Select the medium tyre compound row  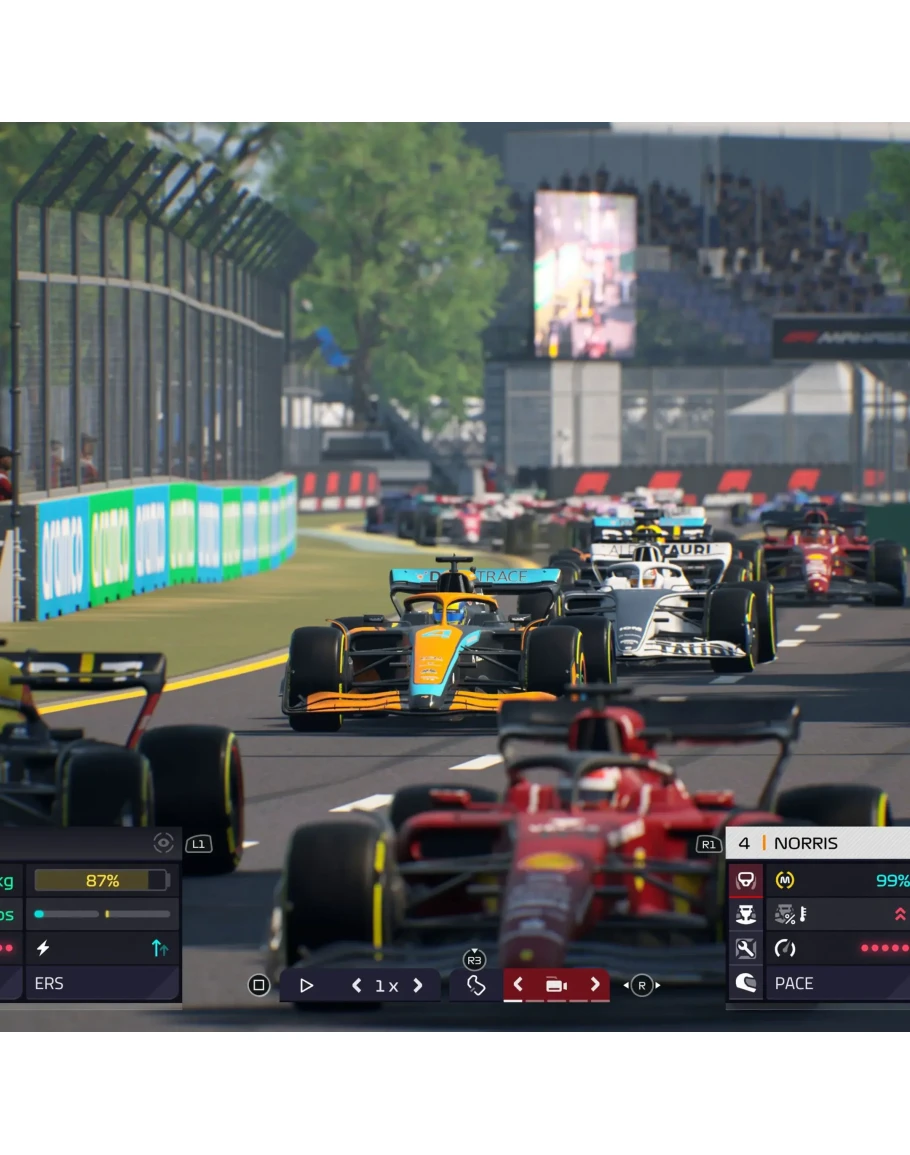click(838, 880)
